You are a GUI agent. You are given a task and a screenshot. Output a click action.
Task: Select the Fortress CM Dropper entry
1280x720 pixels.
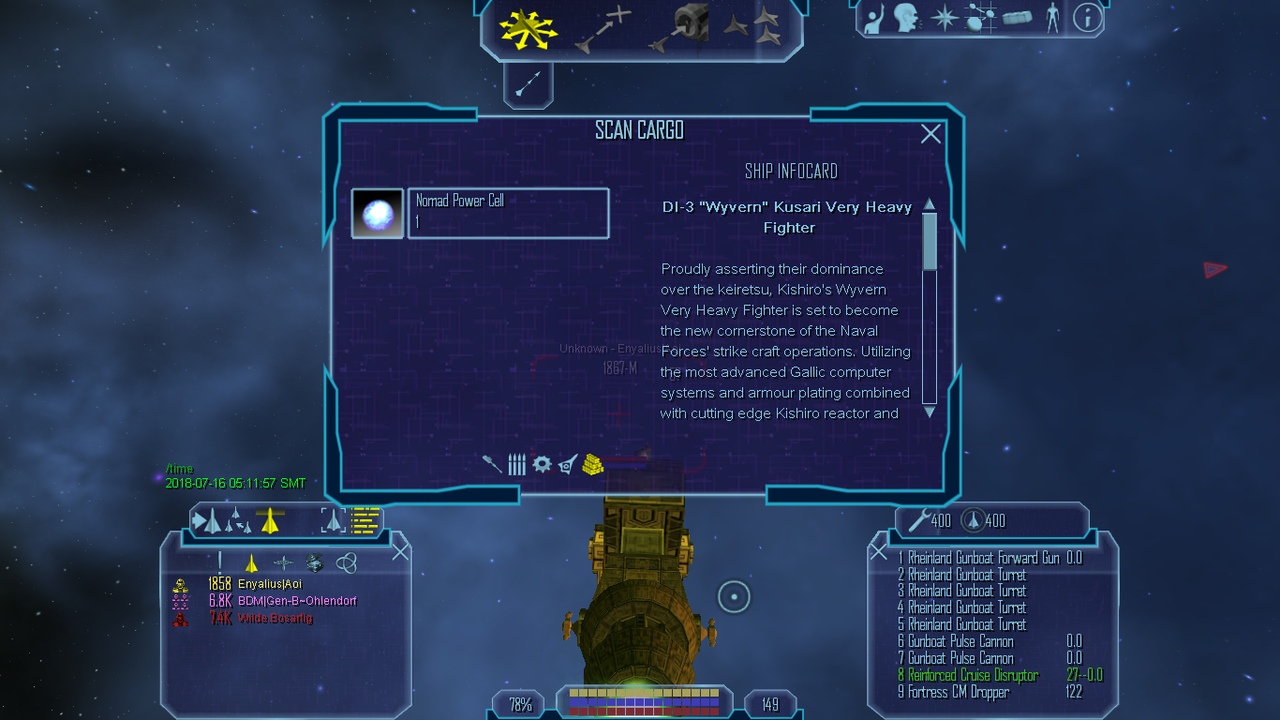[958, 692]
